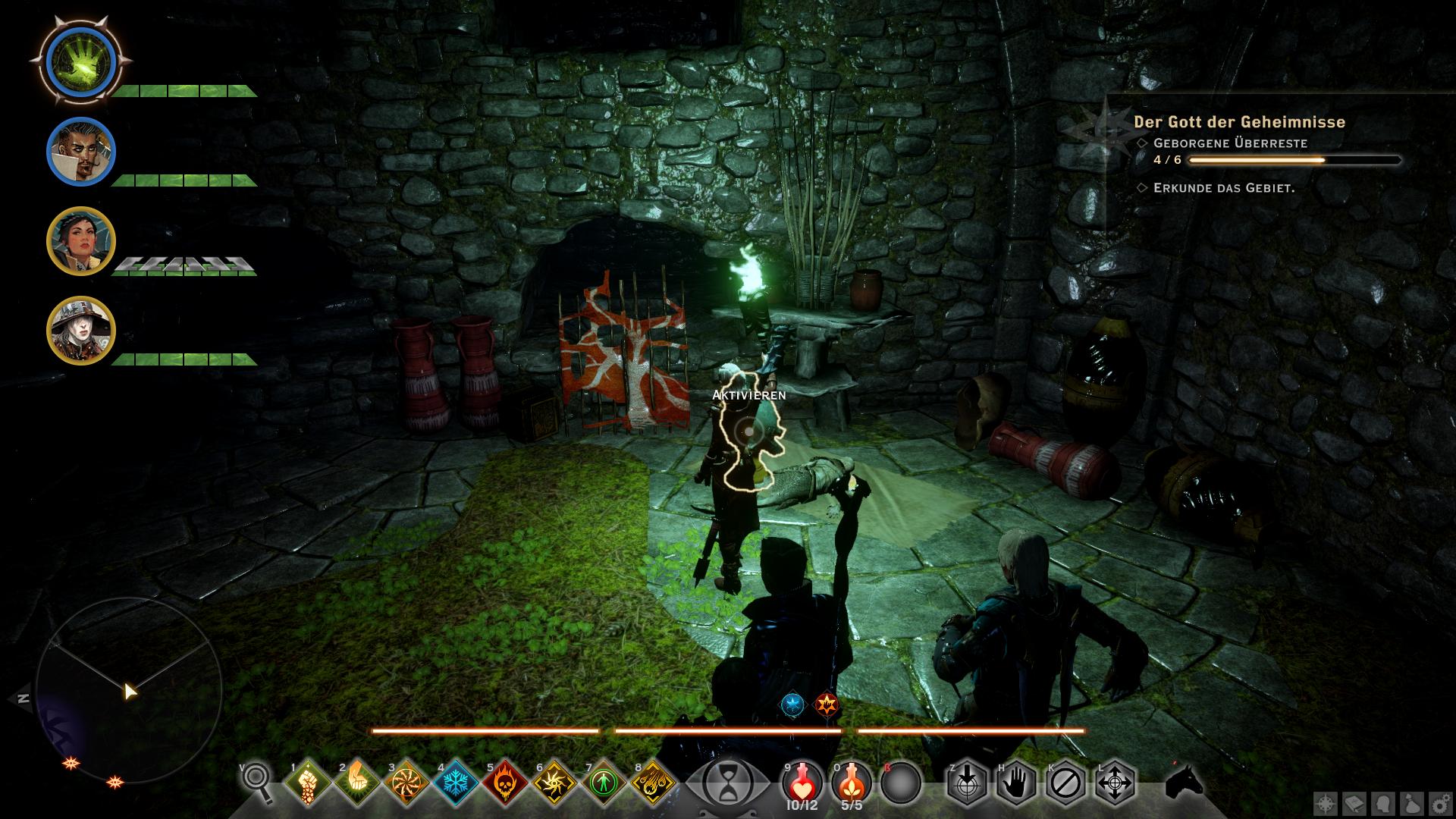Activate the search magnifying glass icon
The height and width of the screenshot is (819, 1456).
257,782
